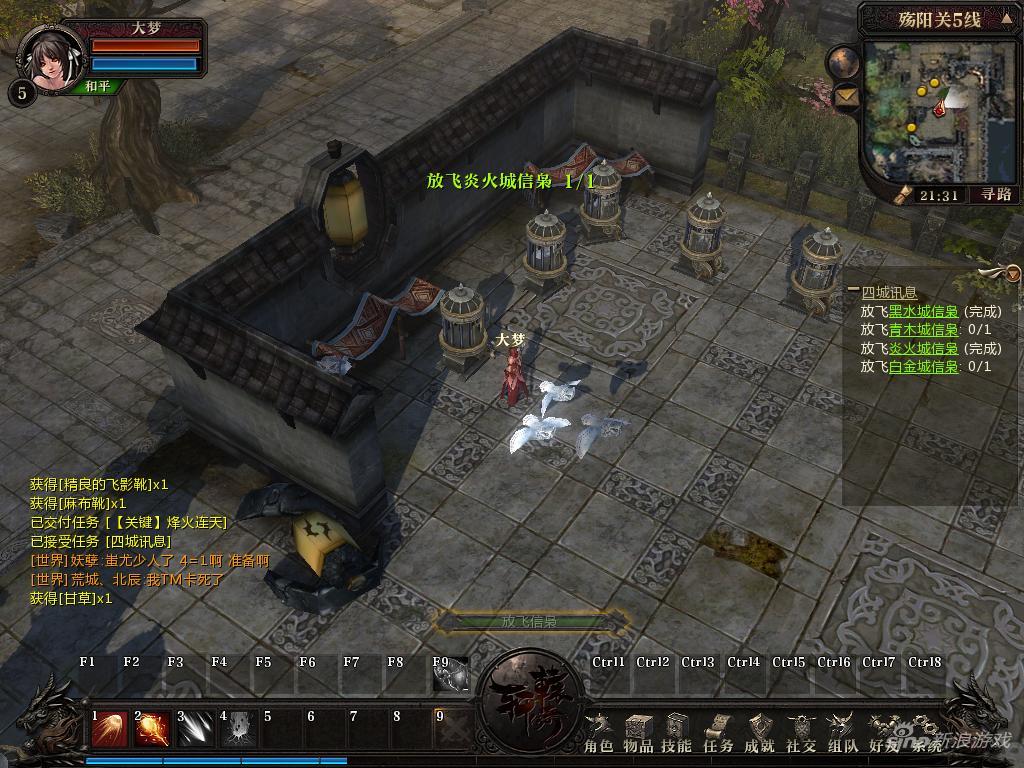This screenshot has height=768, width=1024.
Task: Activate the fire slash skill in slot 1
Action: [109, 729]
